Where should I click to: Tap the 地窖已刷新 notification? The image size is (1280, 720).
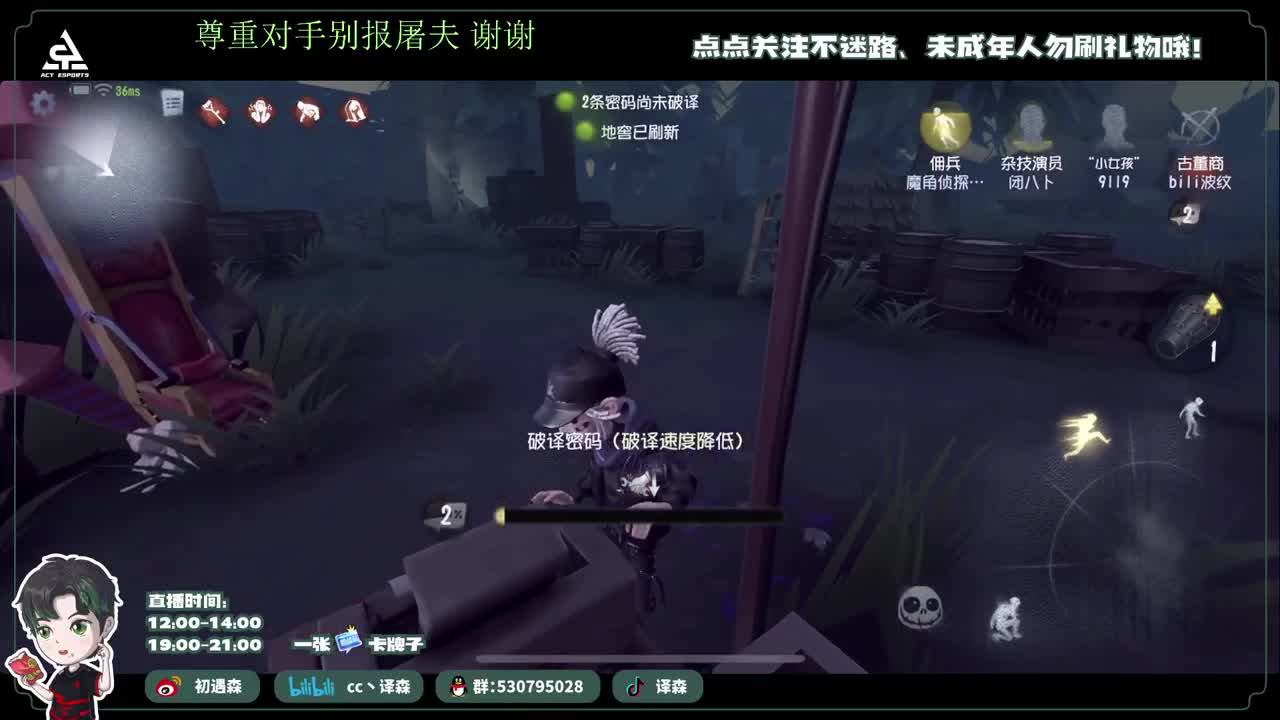click(640, 130)
